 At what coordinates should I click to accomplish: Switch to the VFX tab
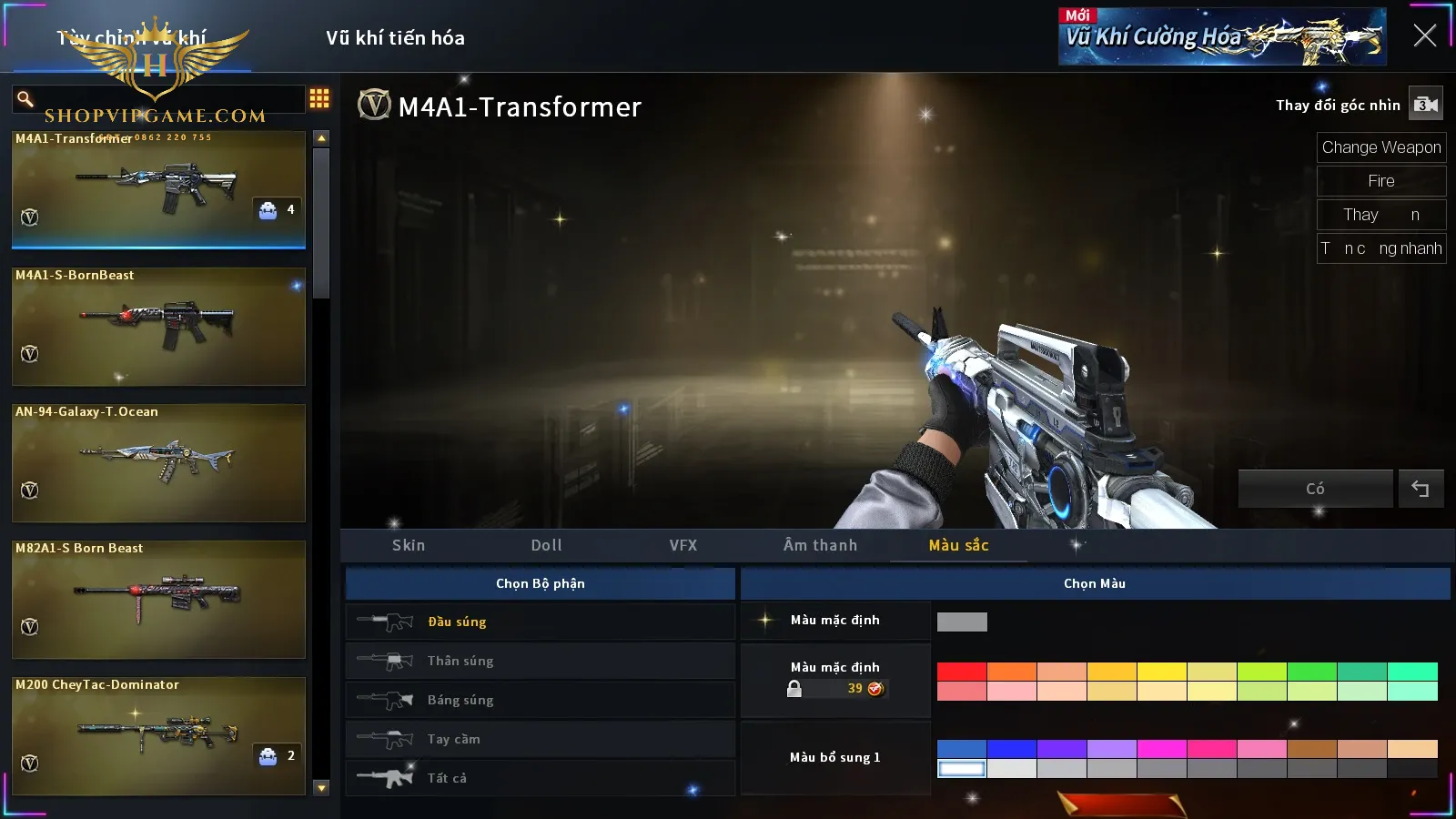pyautogui.click(x=683, y=545)
